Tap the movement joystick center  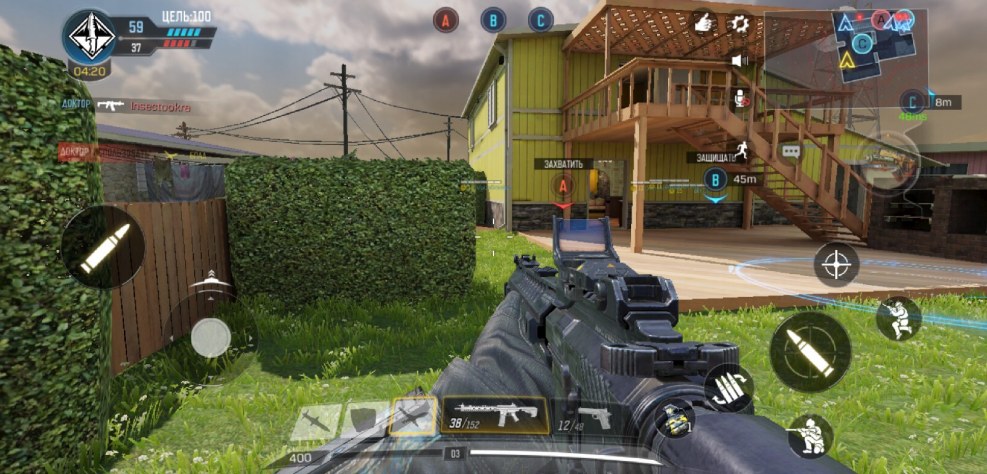pos(210,337)
